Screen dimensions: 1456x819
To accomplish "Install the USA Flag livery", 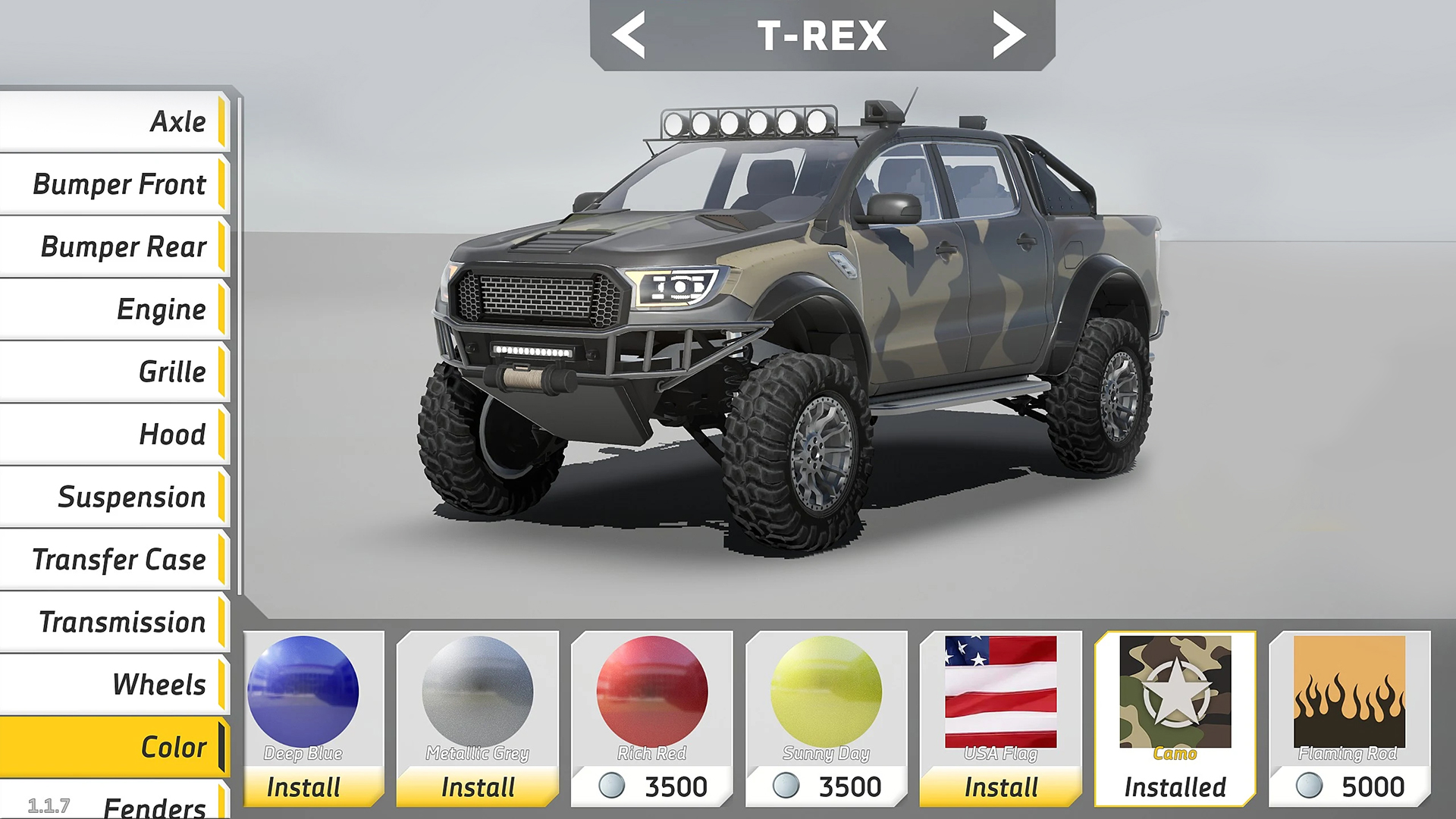I will [999, 786].
